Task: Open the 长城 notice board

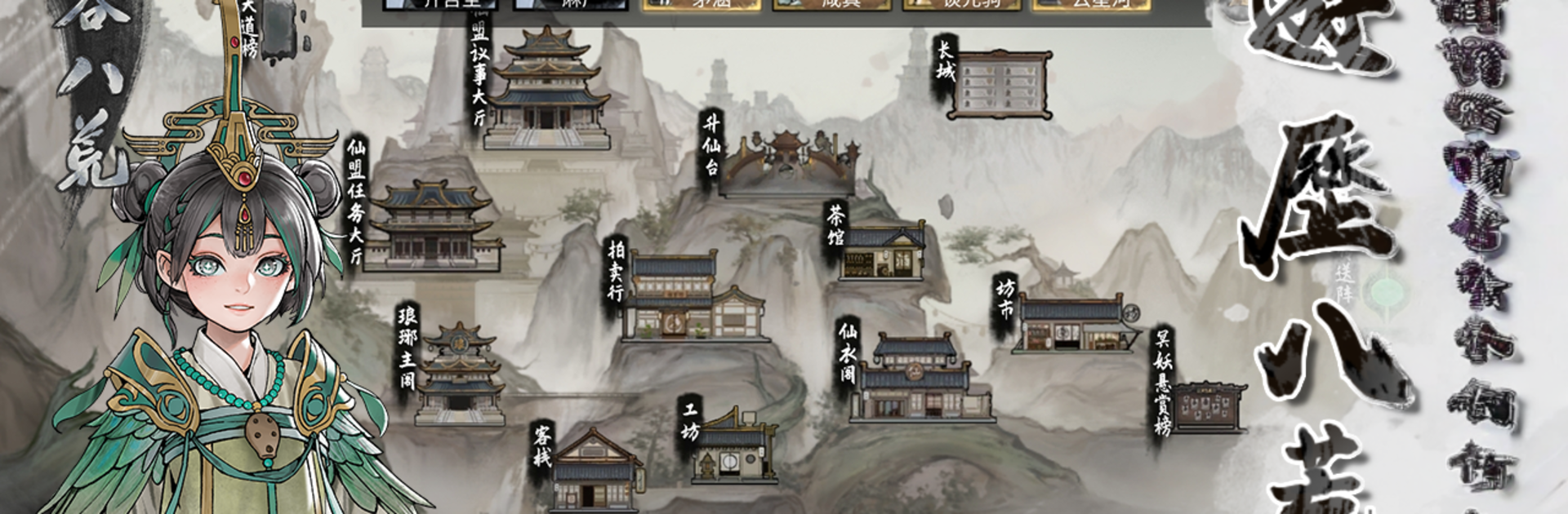Action: 1002,83
